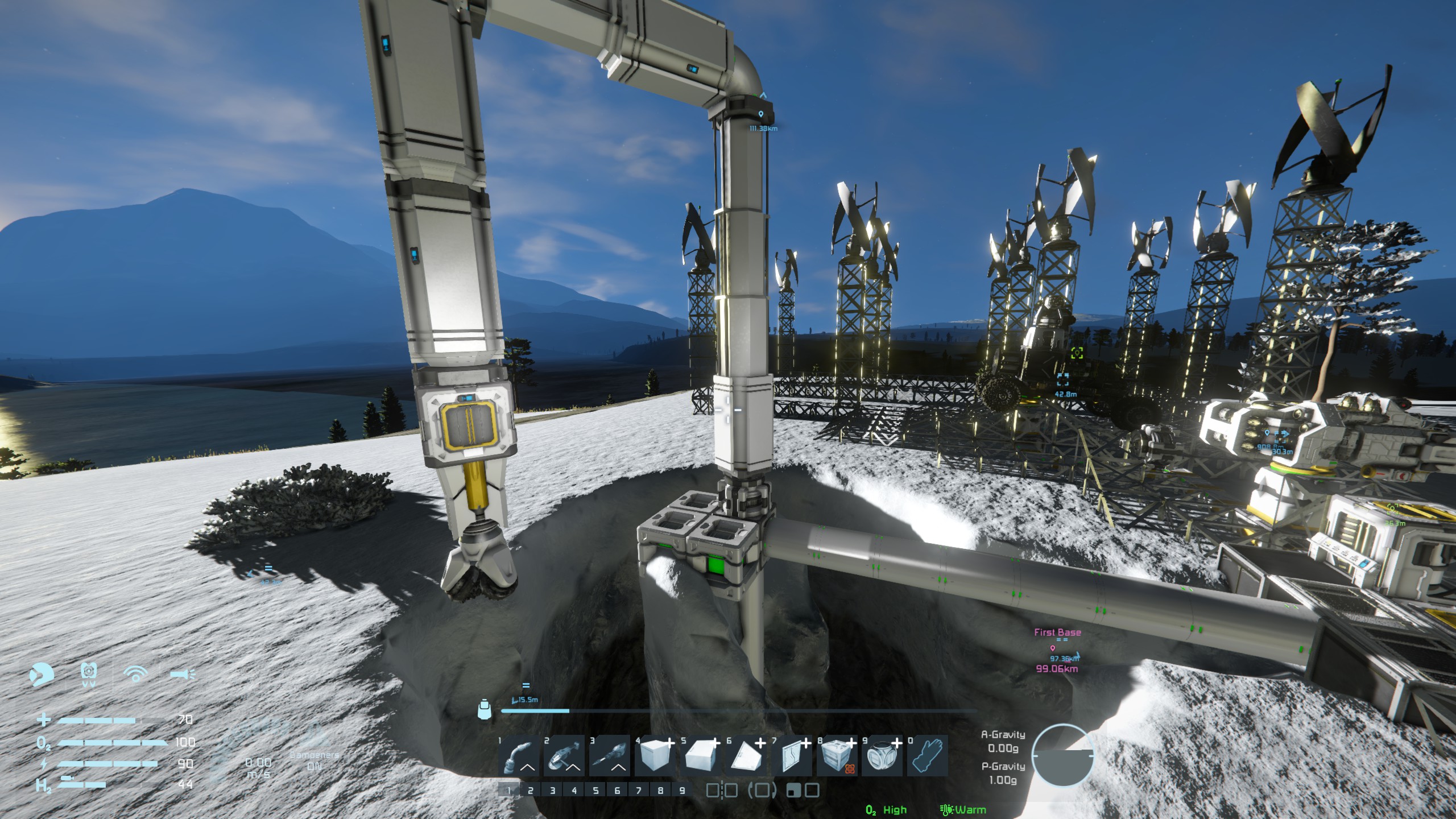Select the cargo container block in slot 8
Image resolution: width=1456 pixels, height=819 pixels.
click(835, 756)
